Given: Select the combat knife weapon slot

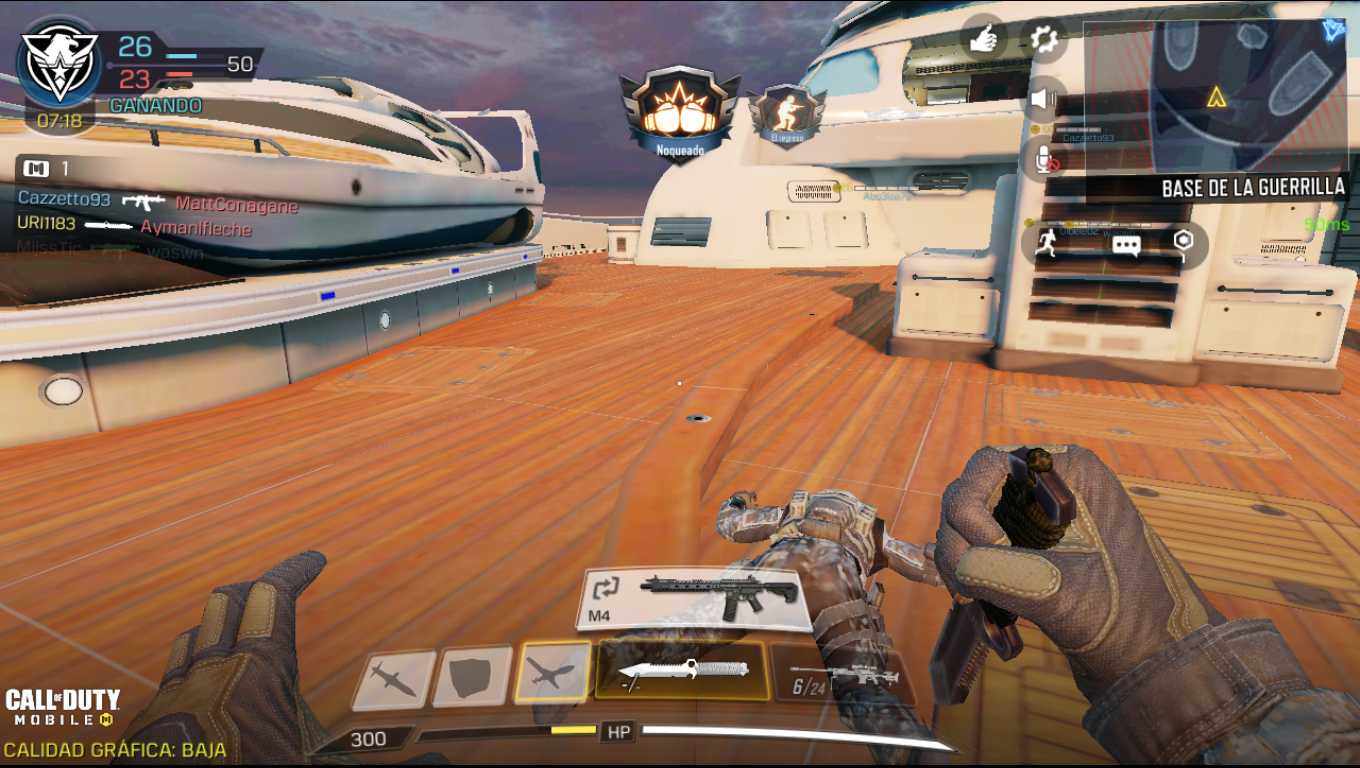Looking at the screenshot, I should (x=681, y=671).
